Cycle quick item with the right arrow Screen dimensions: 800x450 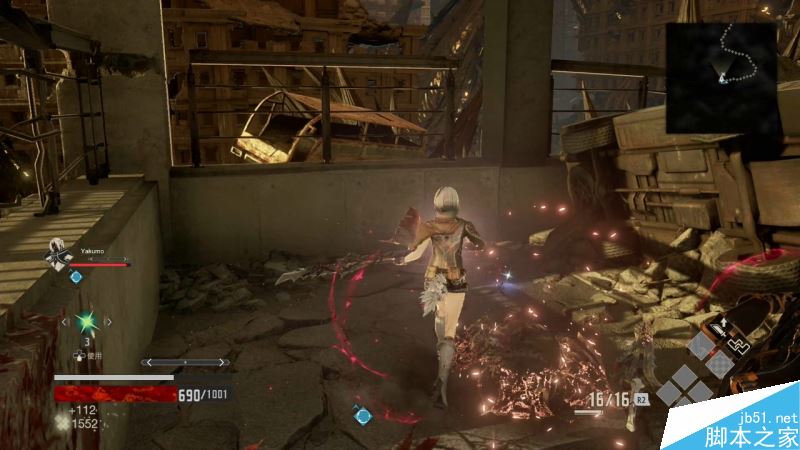click(x=110, y=322)
